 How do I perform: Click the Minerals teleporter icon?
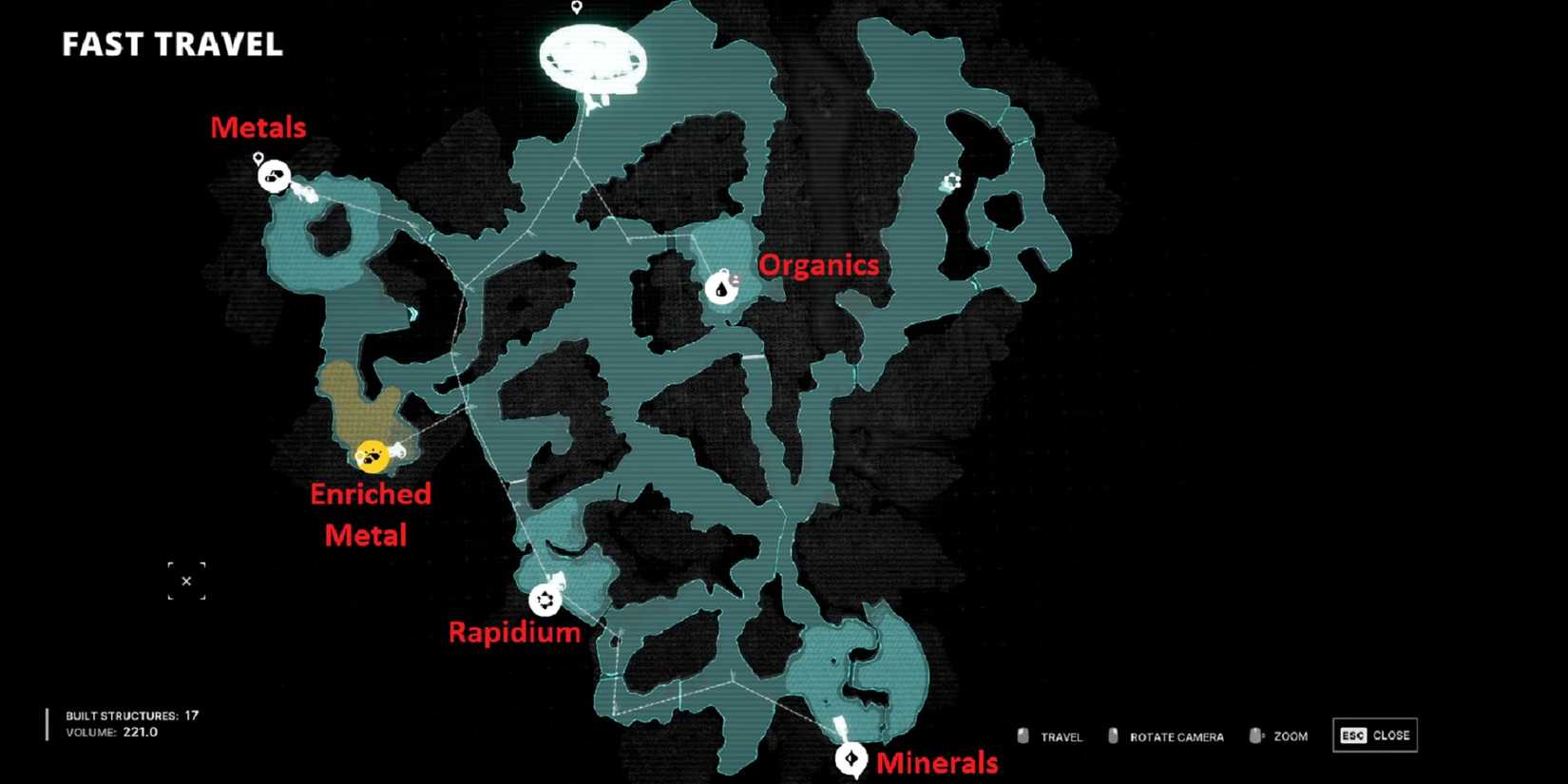[851, 758]
